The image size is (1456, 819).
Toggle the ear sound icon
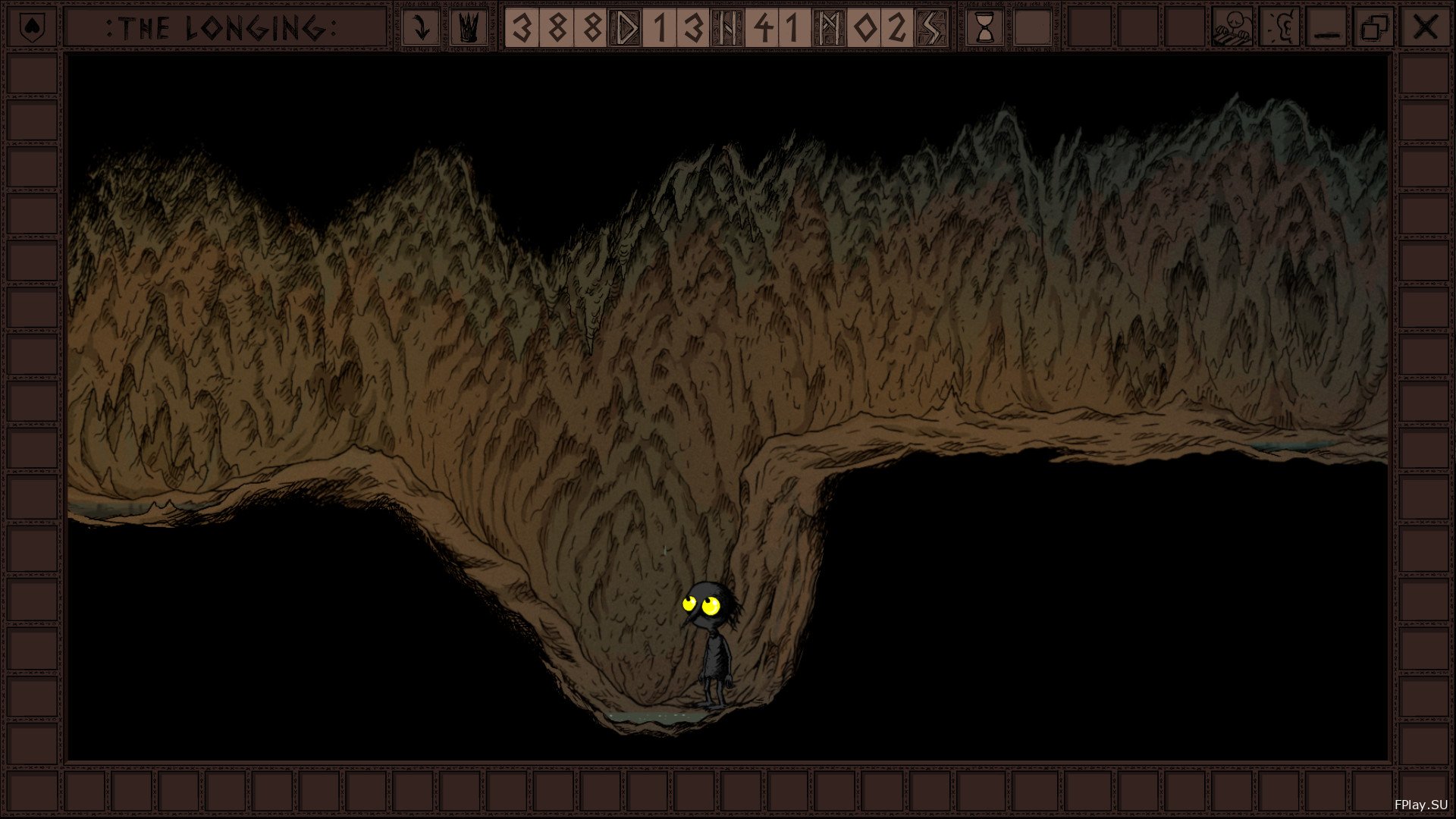1279,29
